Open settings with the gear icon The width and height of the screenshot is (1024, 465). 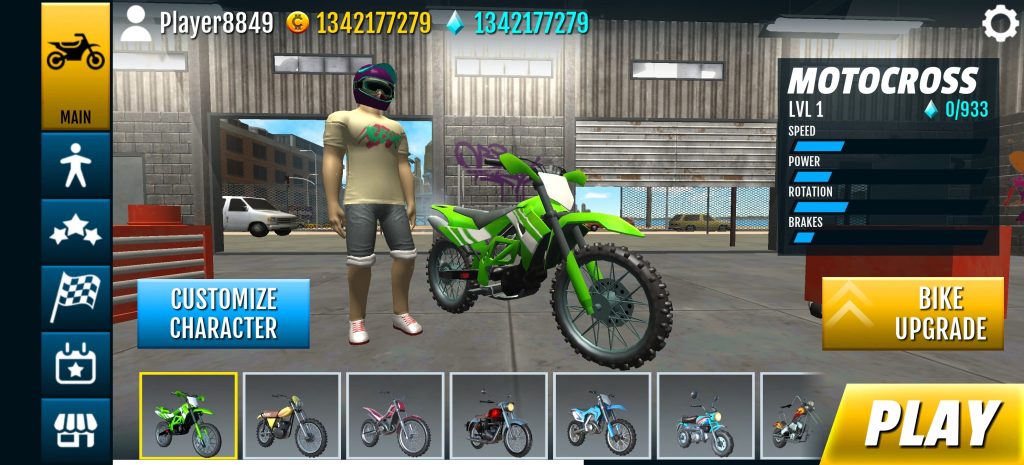pos(999,23)
